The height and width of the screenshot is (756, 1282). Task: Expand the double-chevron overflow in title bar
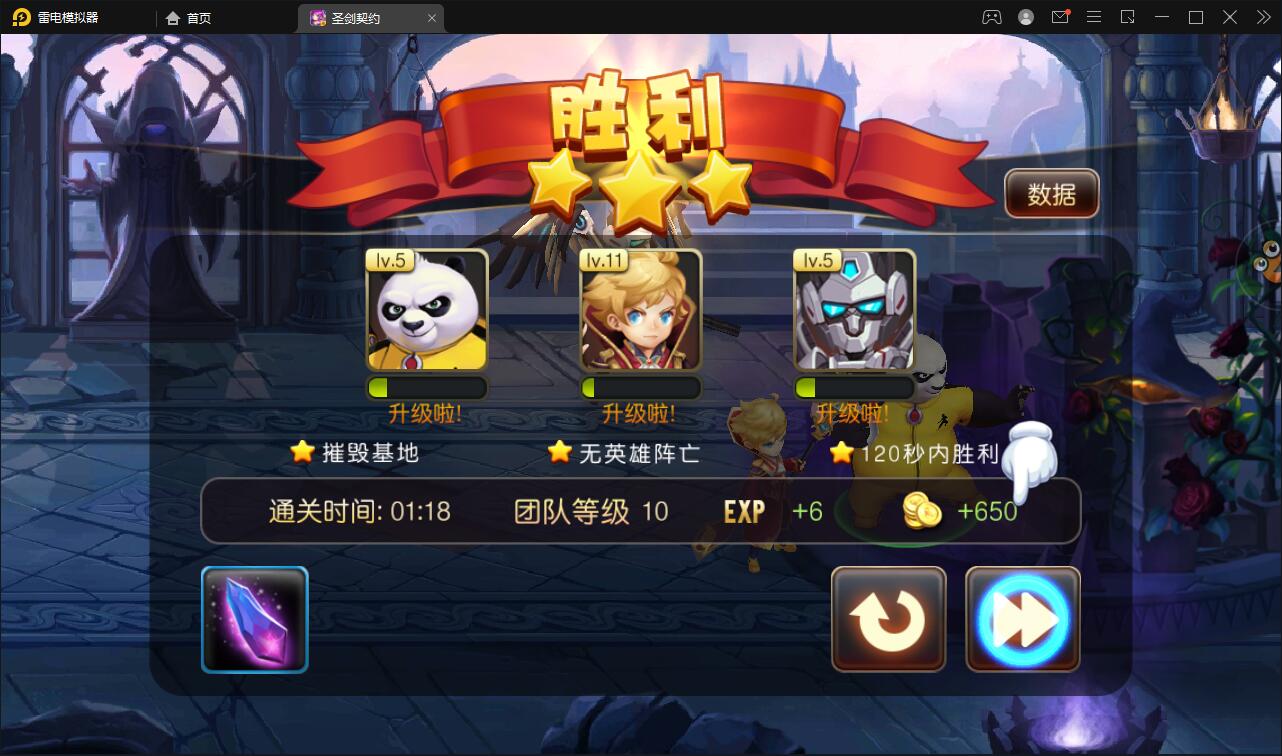[x=1262, y=17]
